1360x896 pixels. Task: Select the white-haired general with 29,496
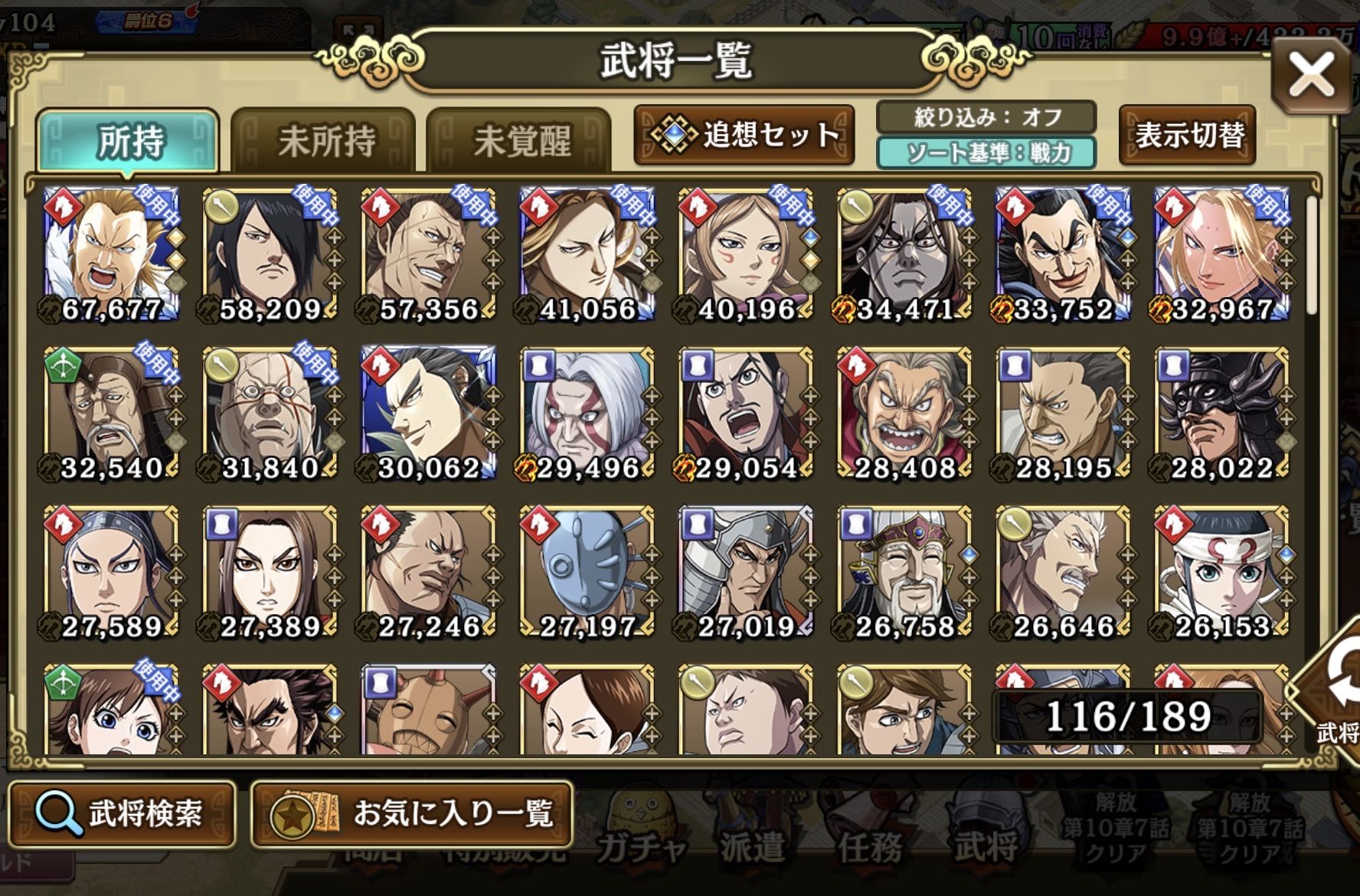(587, 414)
